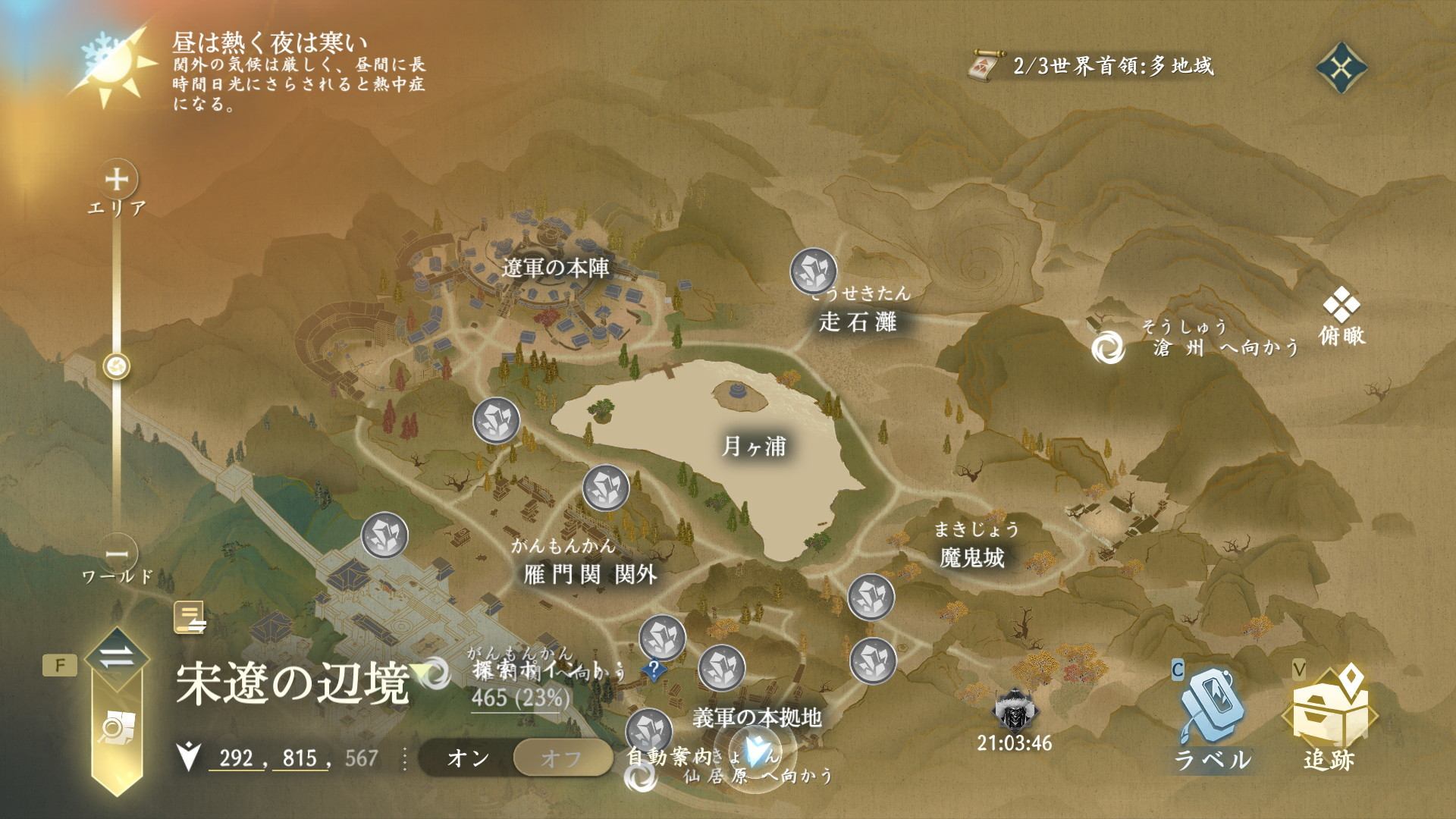Zoom in the map with plus button
Image resolution: width=1456 pixels, height=819 pixels.
pyautogui.click(x=117, y=180)
